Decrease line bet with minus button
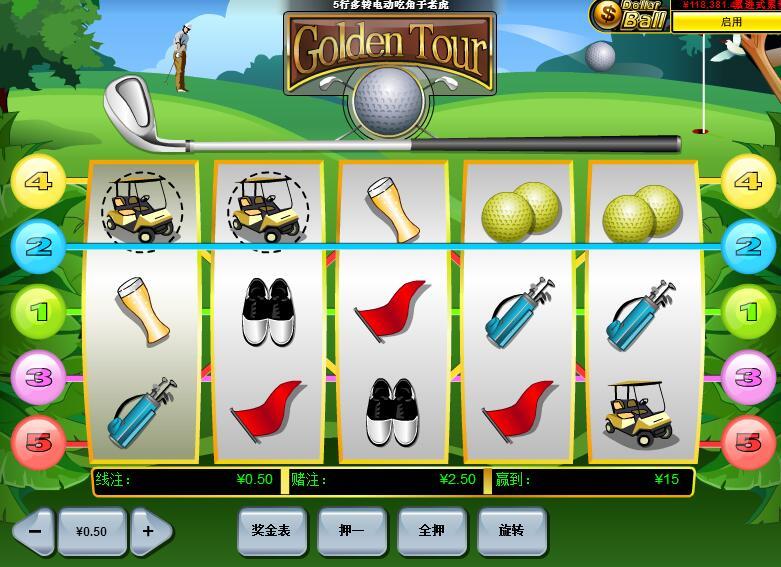This screenshot has height=567, width=781. tap(34, 531)
